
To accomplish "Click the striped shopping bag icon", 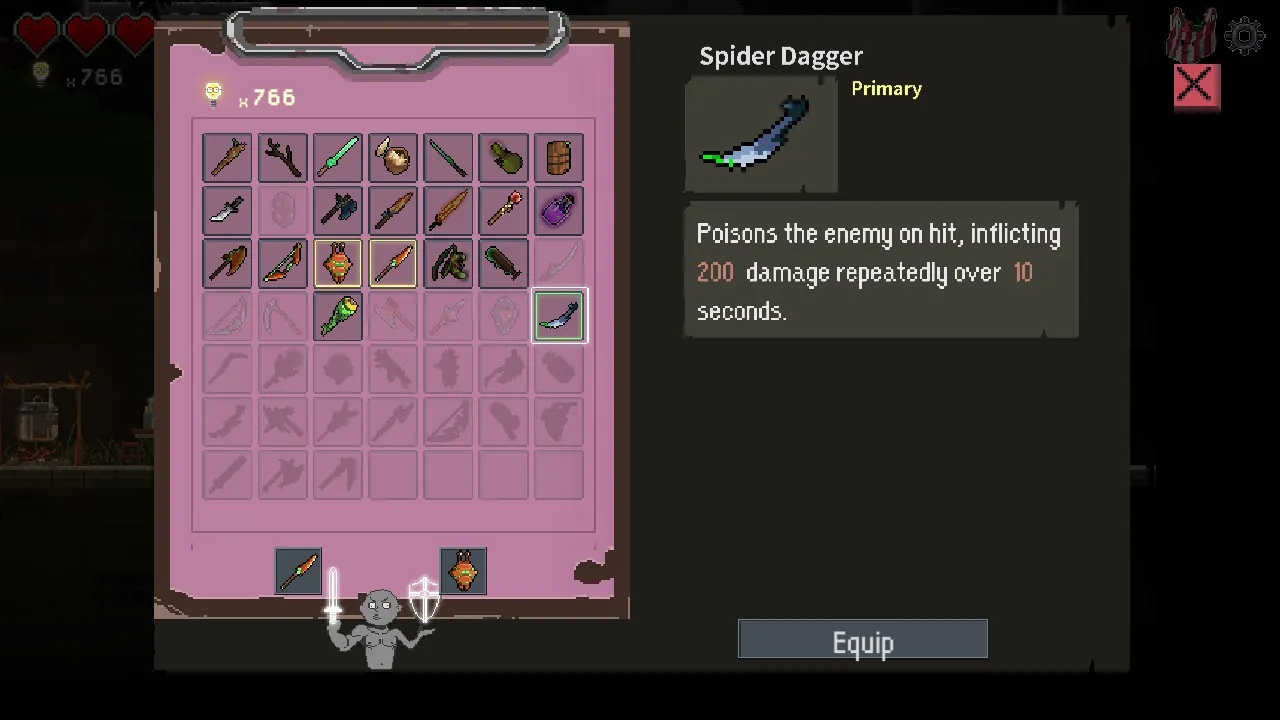I will click(1191, 32).
